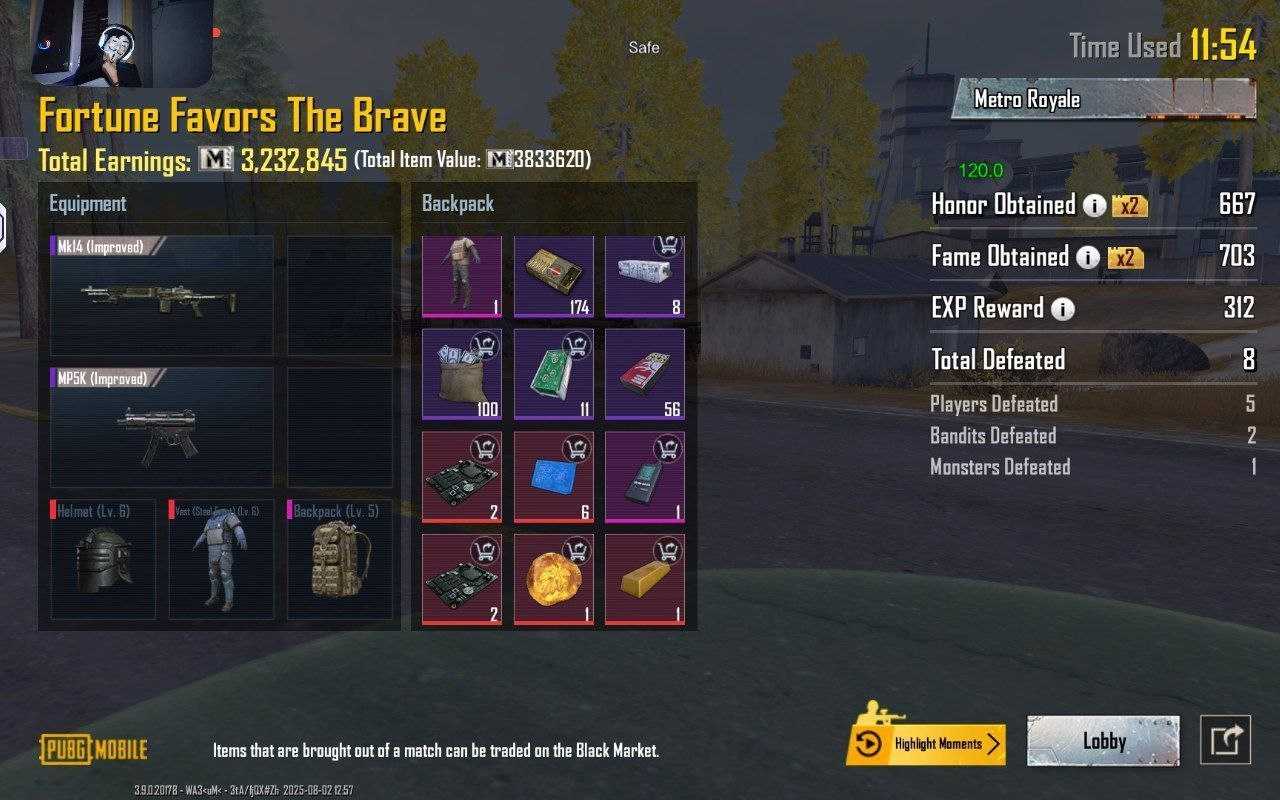
Task: Select the Mk14 (Improved) weapon slot
Action: pos(161,295)
